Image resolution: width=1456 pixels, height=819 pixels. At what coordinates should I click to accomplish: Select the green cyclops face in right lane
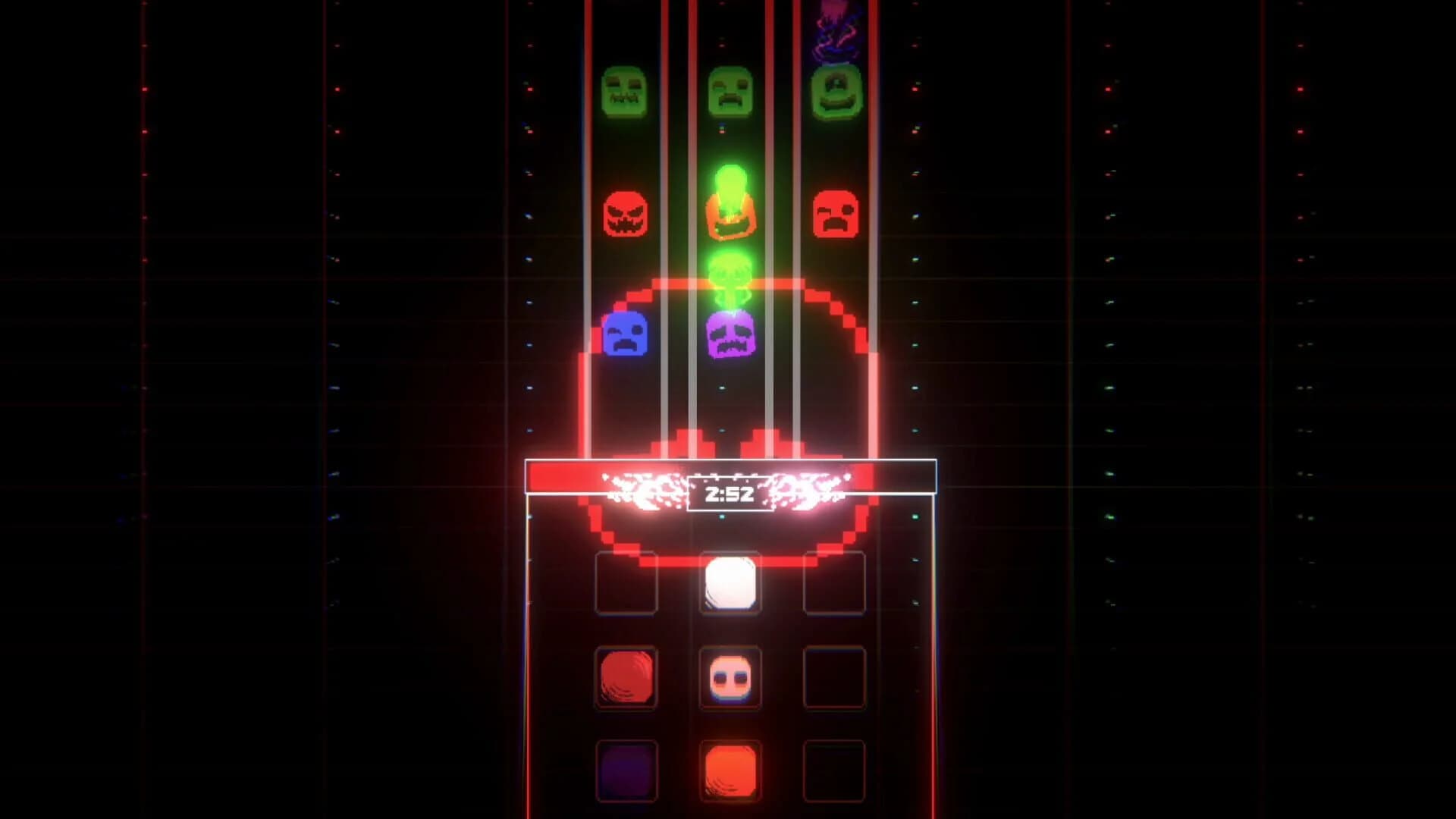coord(836,94)
